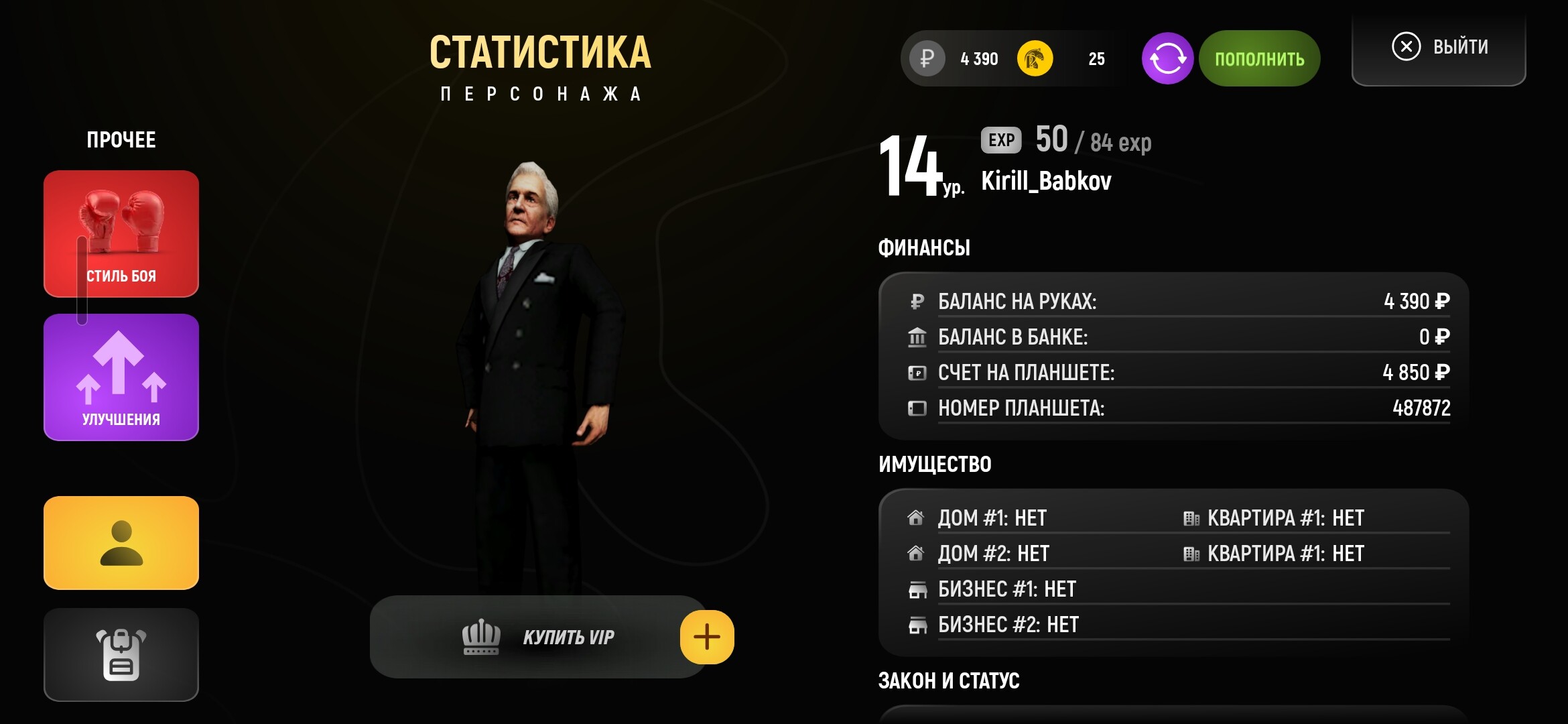1568x724 pixels.
Task: Click the purple currency exchange icon
Action: [x=1168, y=58]
